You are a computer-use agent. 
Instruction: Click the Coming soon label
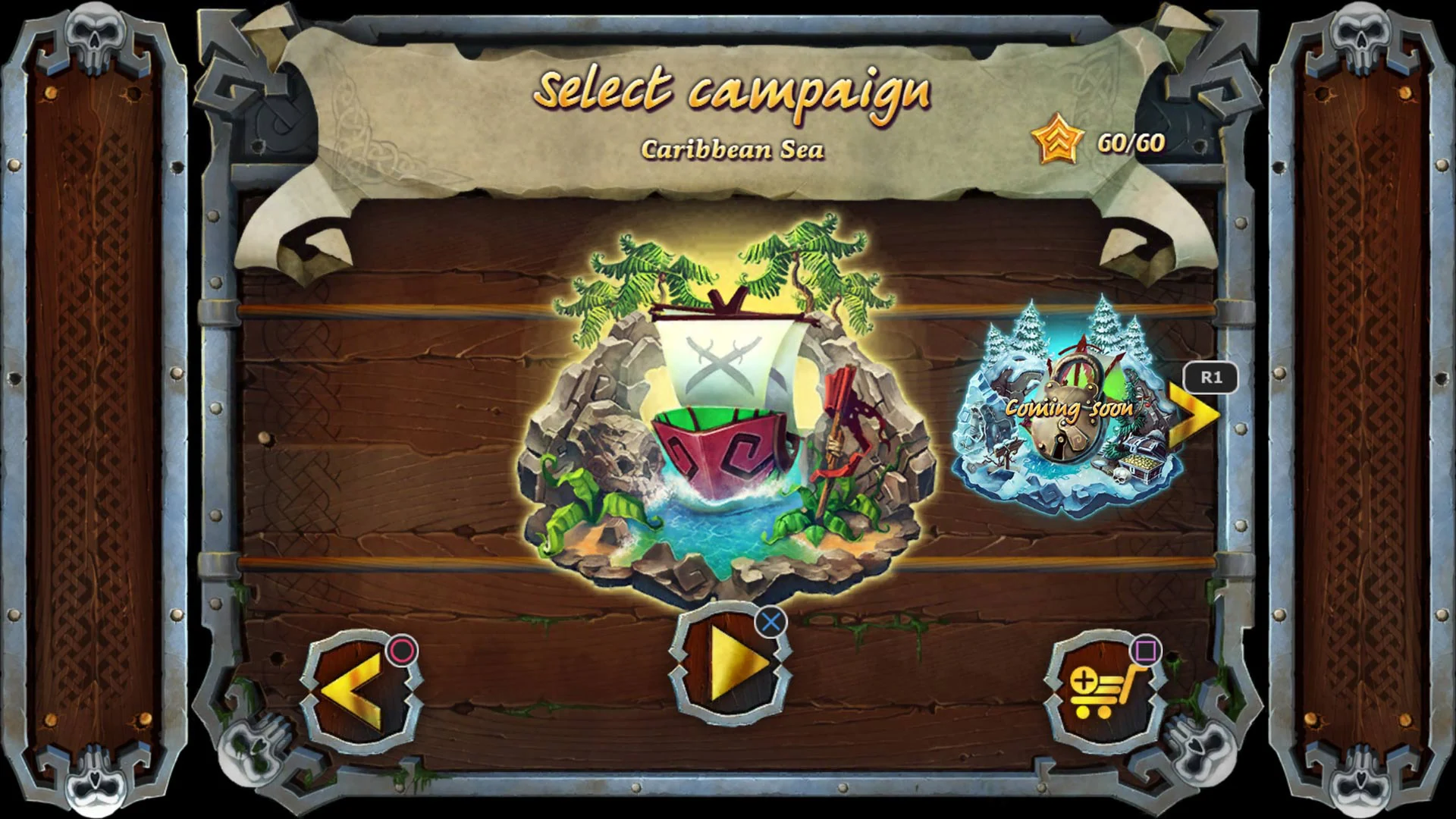pyautogui.click(x=1068, y=409)
